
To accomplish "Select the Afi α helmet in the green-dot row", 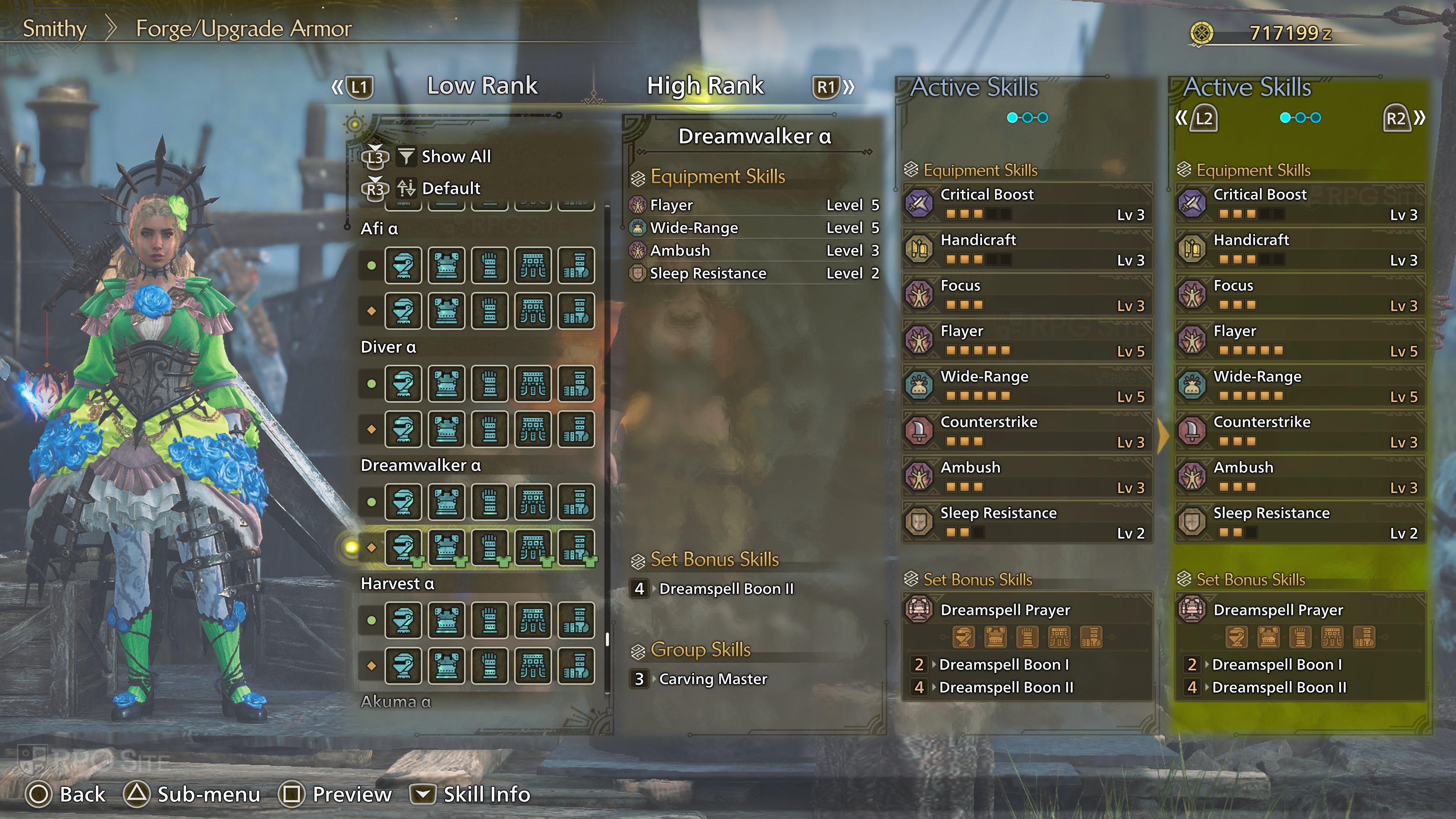I will point(403,265).
